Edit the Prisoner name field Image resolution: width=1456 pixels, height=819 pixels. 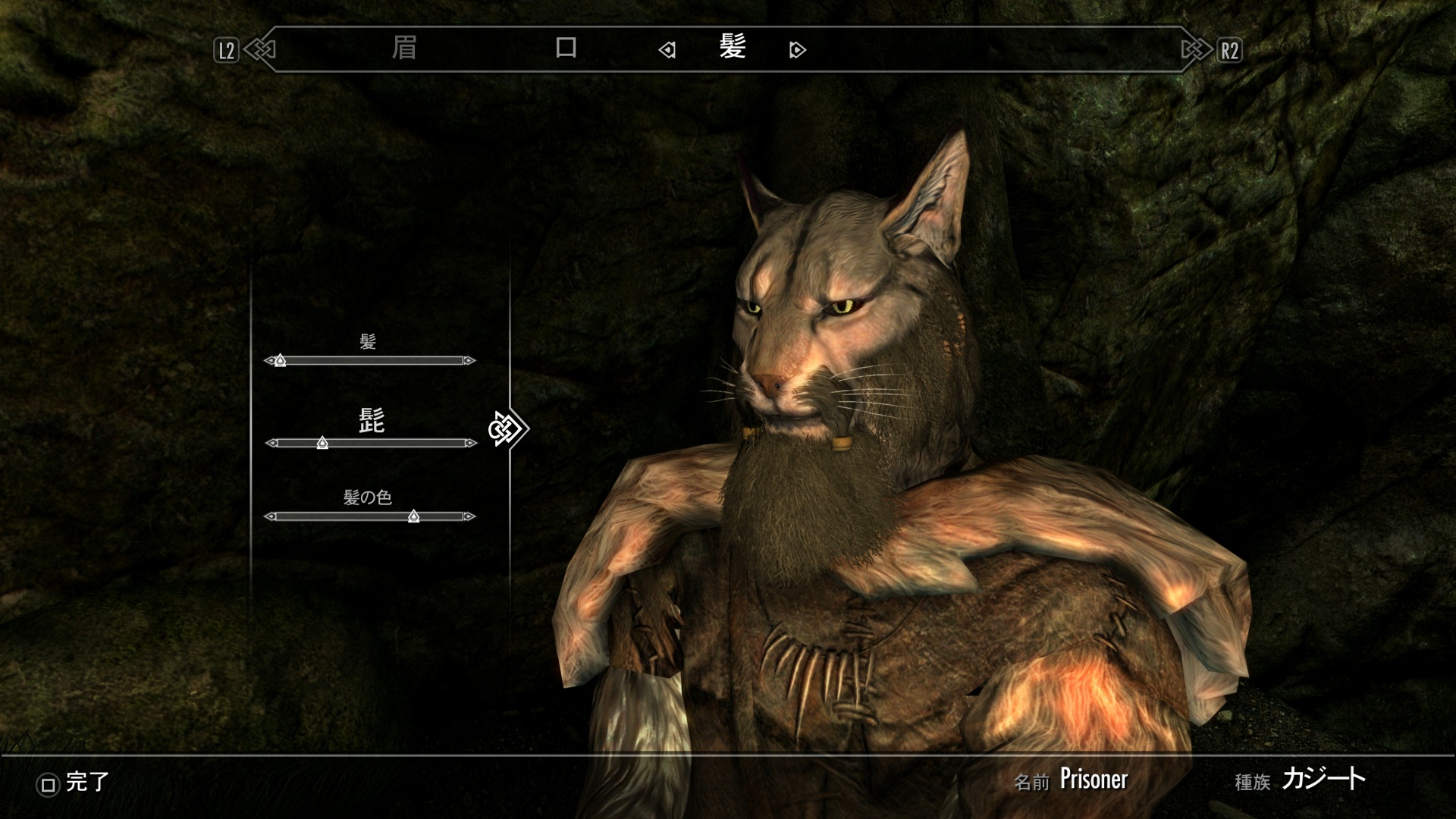pos(1093,780)
